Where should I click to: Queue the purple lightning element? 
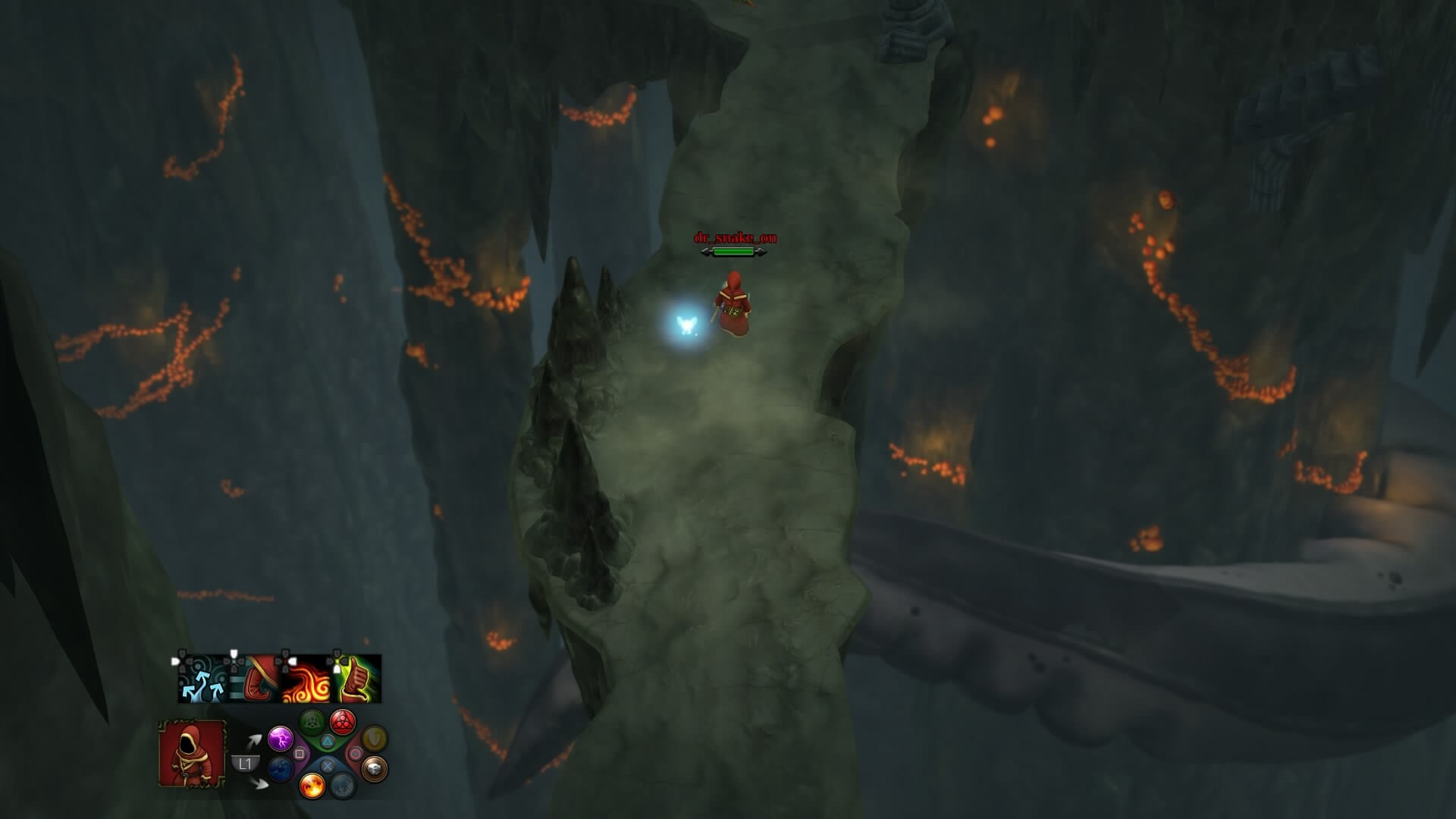click(x=281, y=738)
